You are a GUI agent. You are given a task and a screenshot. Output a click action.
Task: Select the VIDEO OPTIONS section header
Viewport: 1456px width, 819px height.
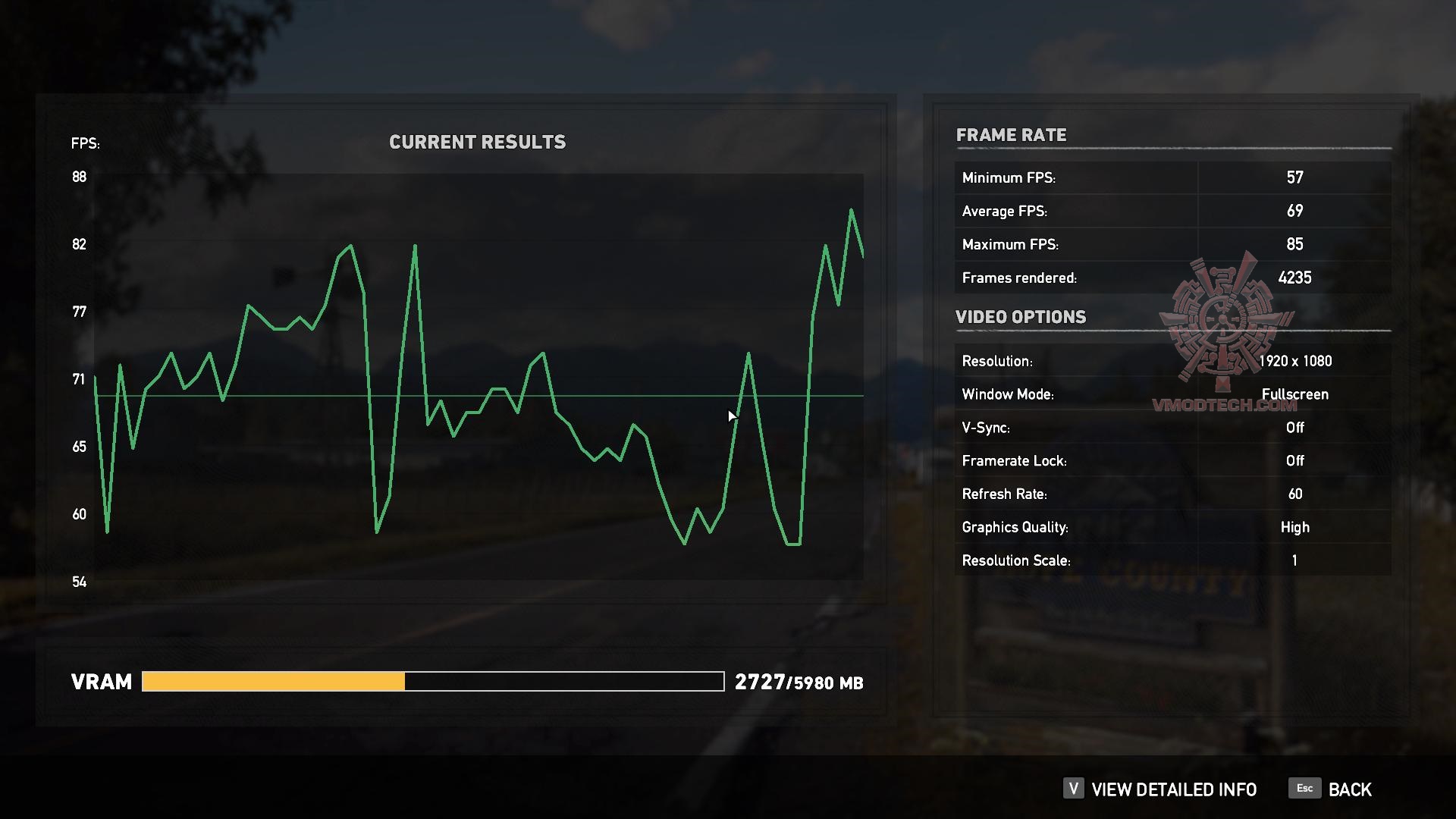point(1021,317)
